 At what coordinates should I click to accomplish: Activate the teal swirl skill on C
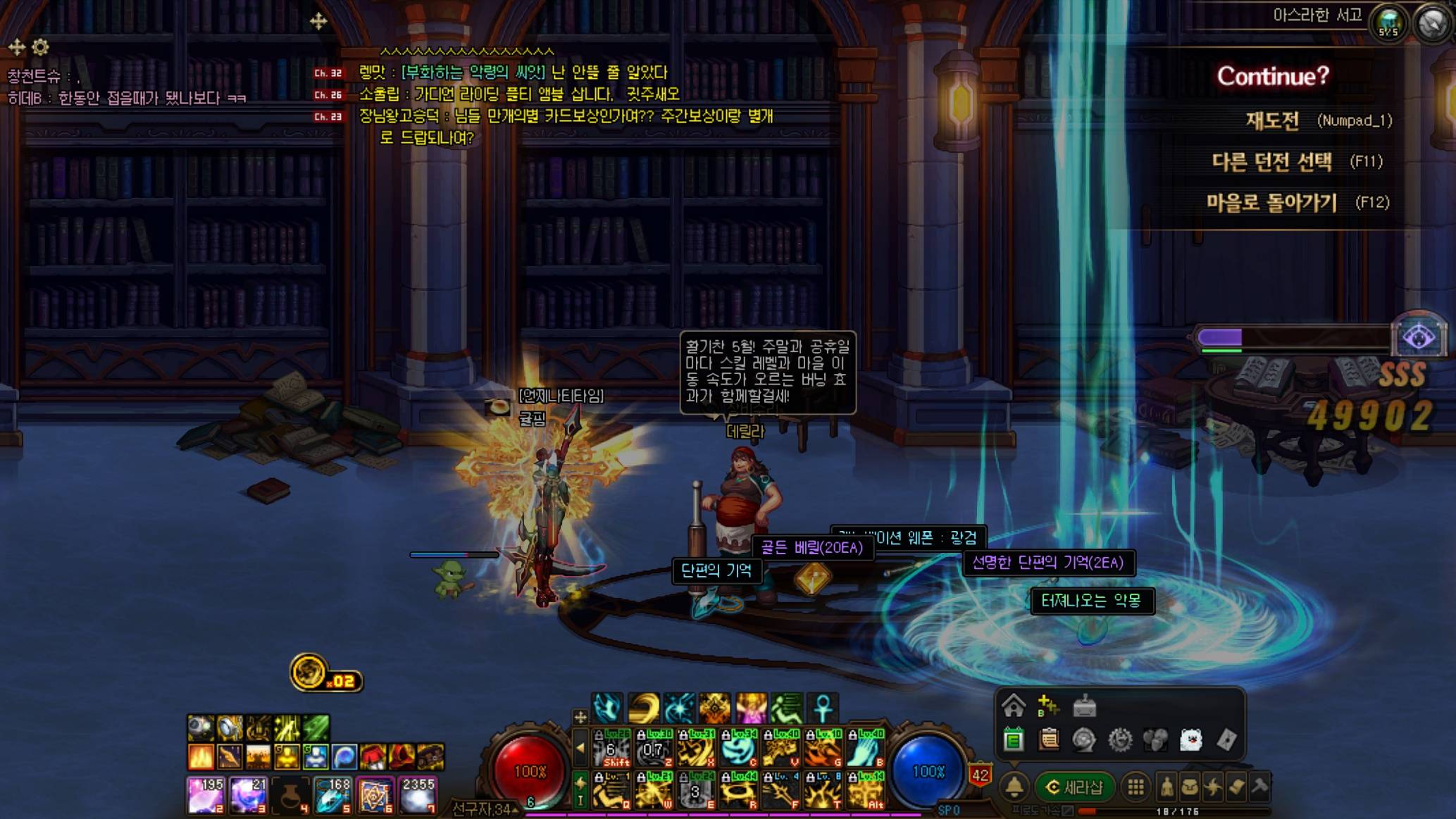pyautogui.click(x=738, y=748)
